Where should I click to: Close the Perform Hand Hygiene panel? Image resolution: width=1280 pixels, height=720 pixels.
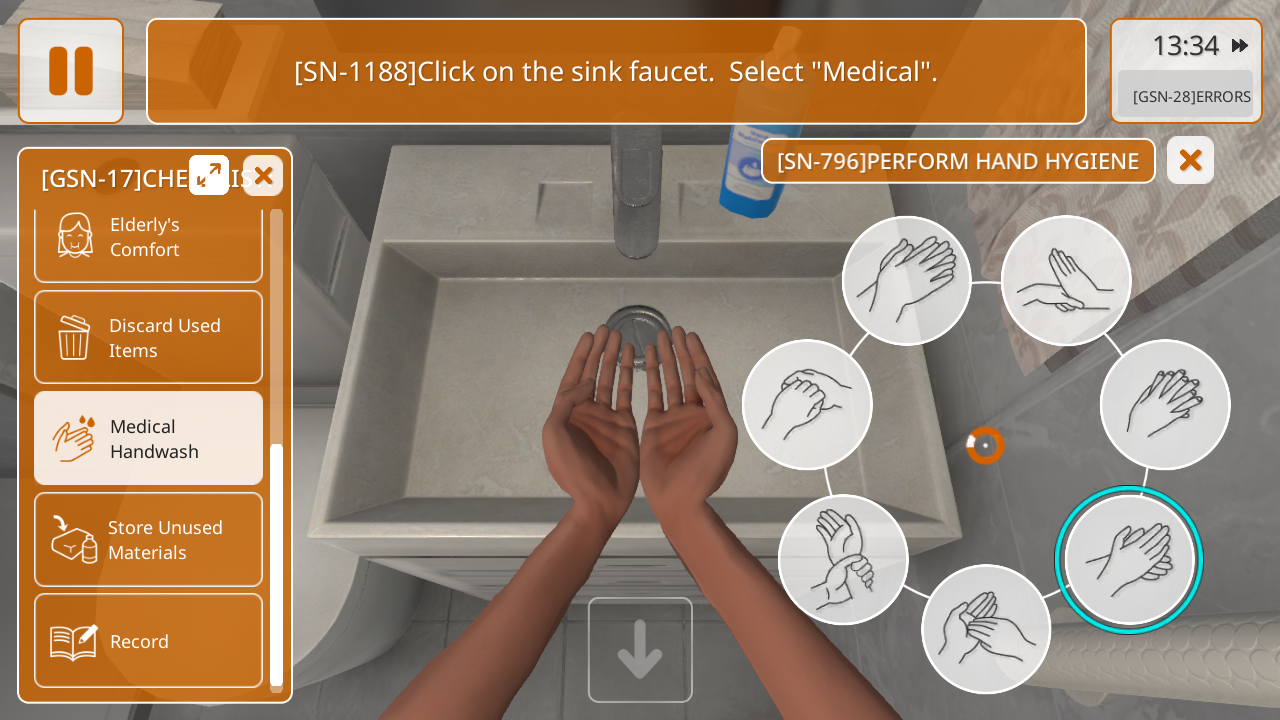pyautogui.click(x=1190, y=160)
